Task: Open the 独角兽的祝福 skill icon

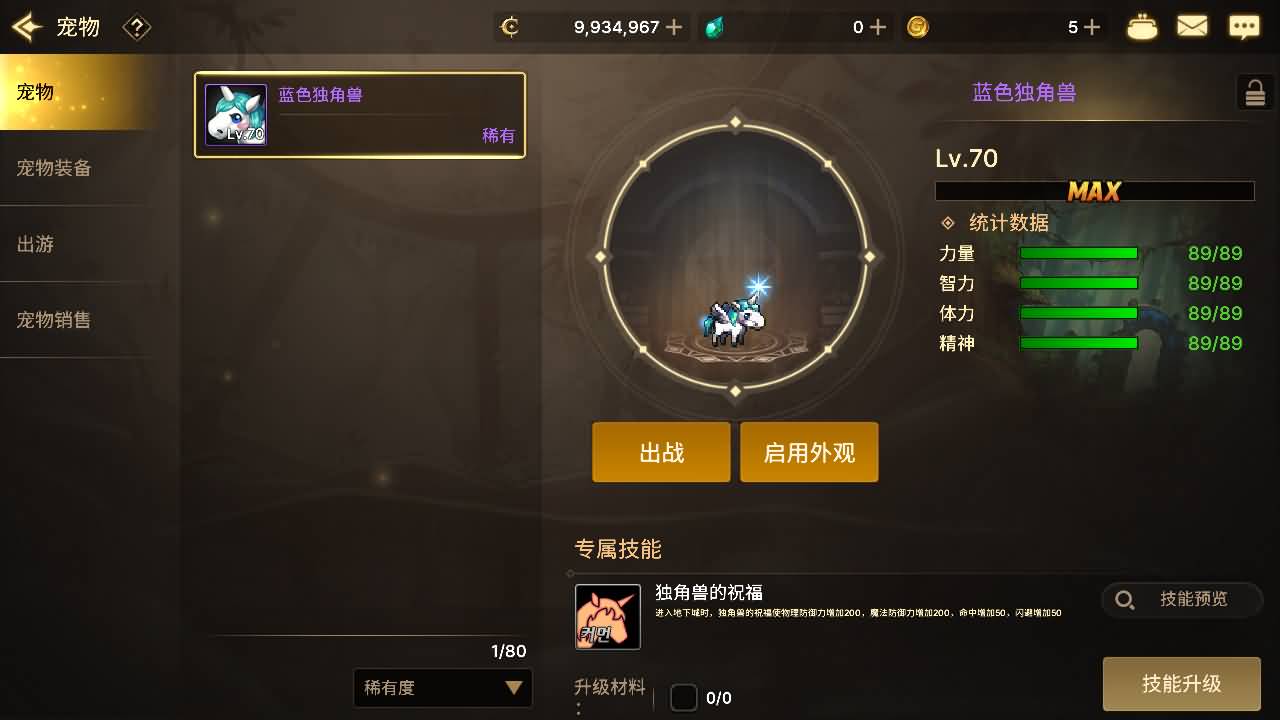Action: coord(608,617)
